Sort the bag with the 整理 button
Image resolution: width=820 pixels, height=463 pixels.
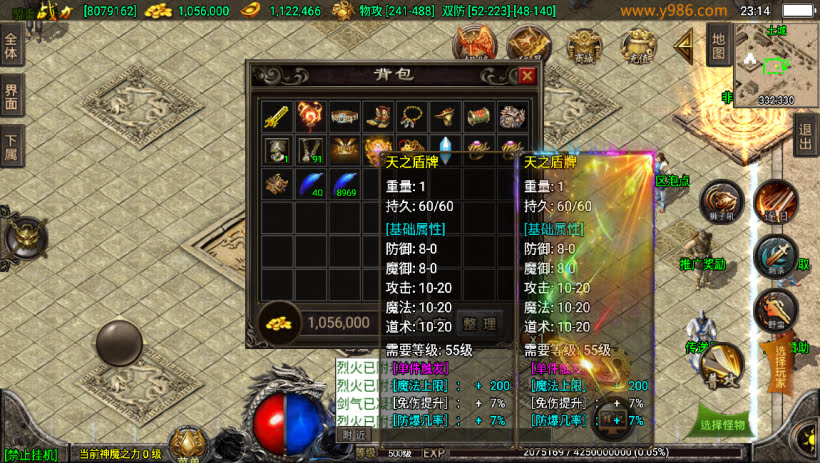477,323
